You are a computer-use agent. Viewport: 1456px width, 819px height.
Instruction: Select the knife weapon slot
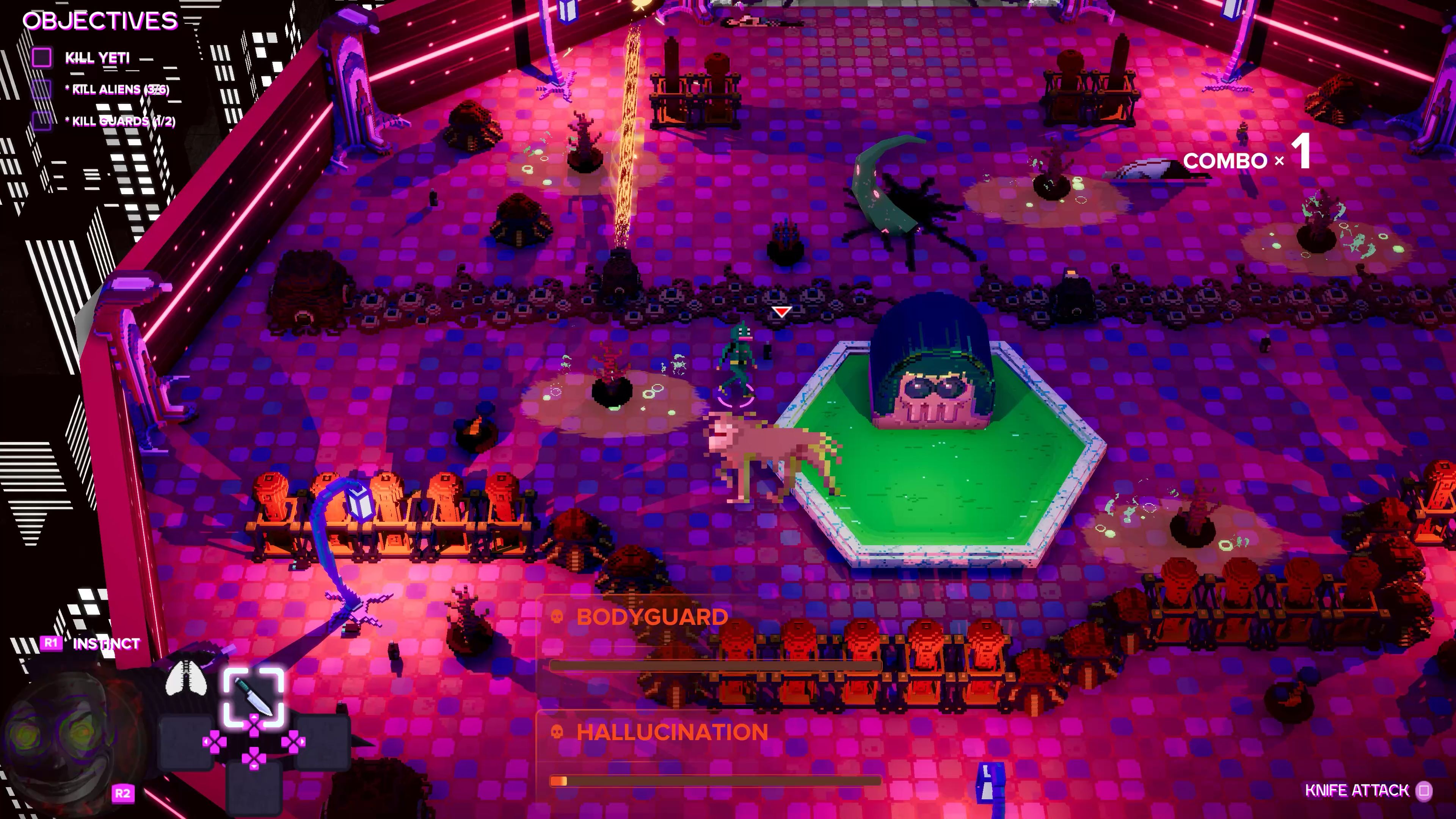tap(253, 696)
